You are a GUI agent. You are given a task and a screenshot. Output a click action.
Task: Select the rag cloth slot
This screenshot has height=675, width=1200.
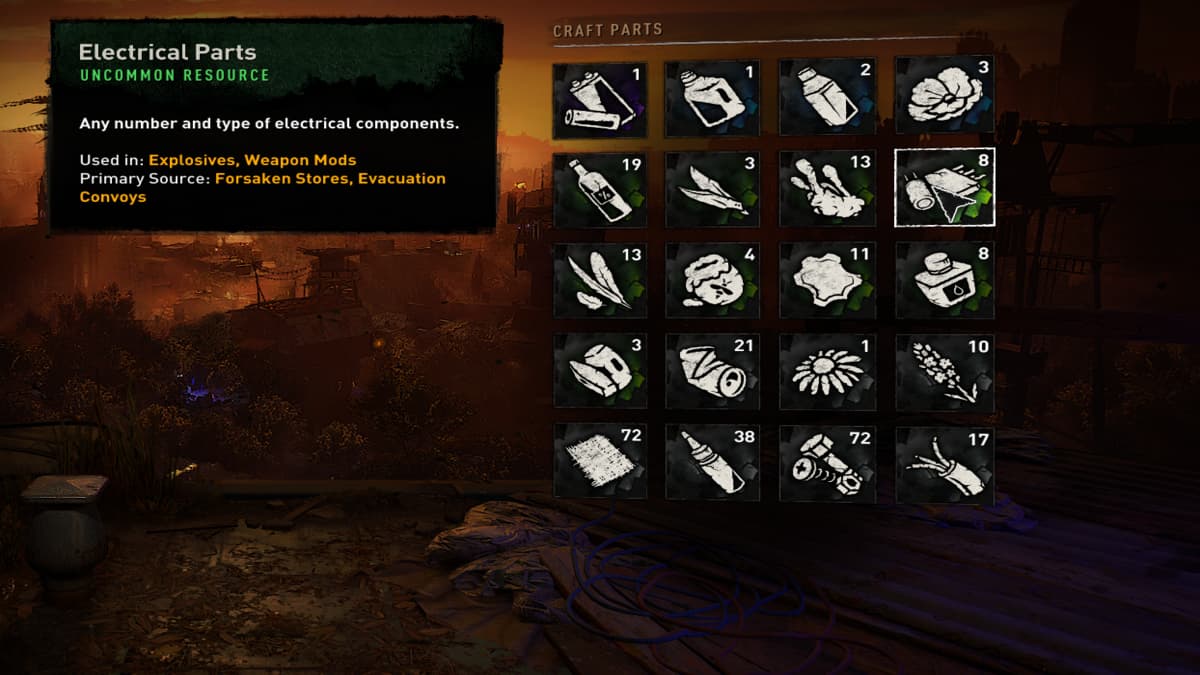(600, 462)
